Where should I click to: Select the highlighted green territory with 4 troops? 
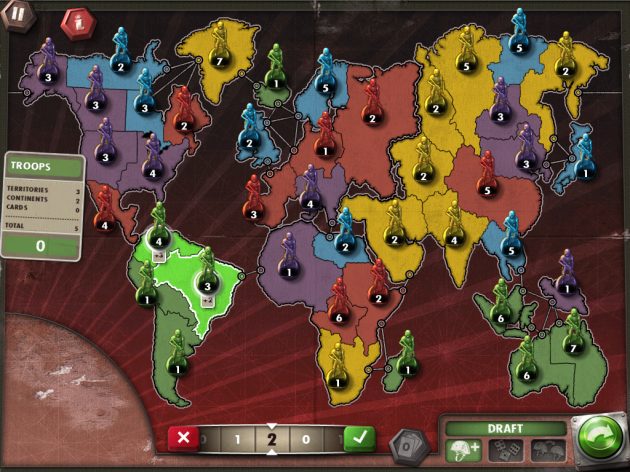159,240
